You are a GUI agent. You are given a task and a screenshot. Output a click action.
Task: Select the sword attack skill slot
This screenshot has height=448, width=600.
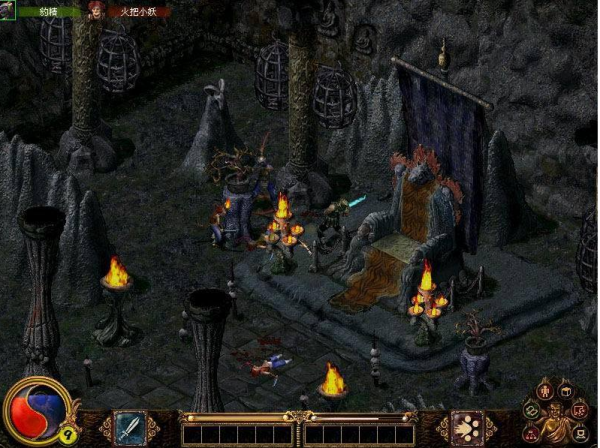[130, 428]
